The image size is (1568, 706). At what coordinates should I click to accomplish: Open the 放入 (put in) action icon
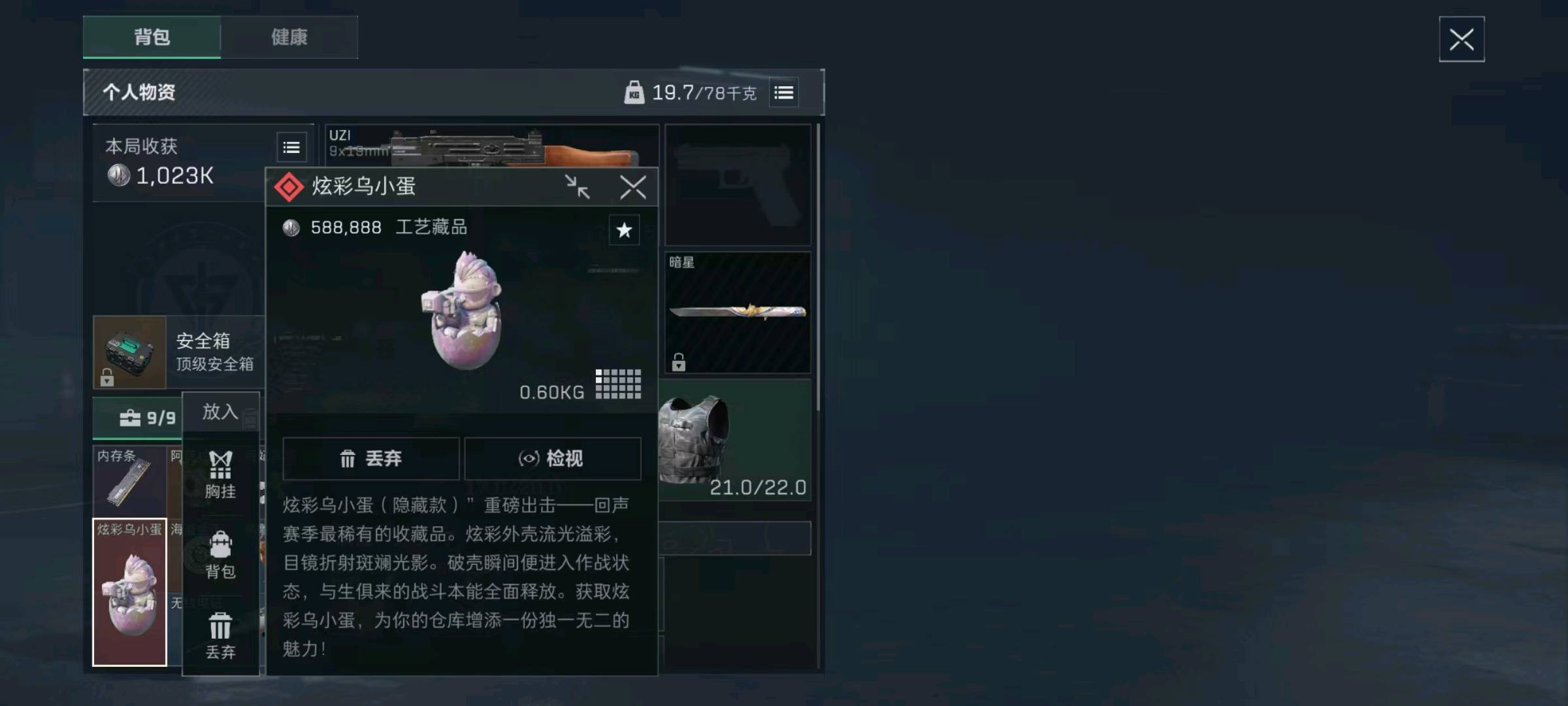point(221,412)
